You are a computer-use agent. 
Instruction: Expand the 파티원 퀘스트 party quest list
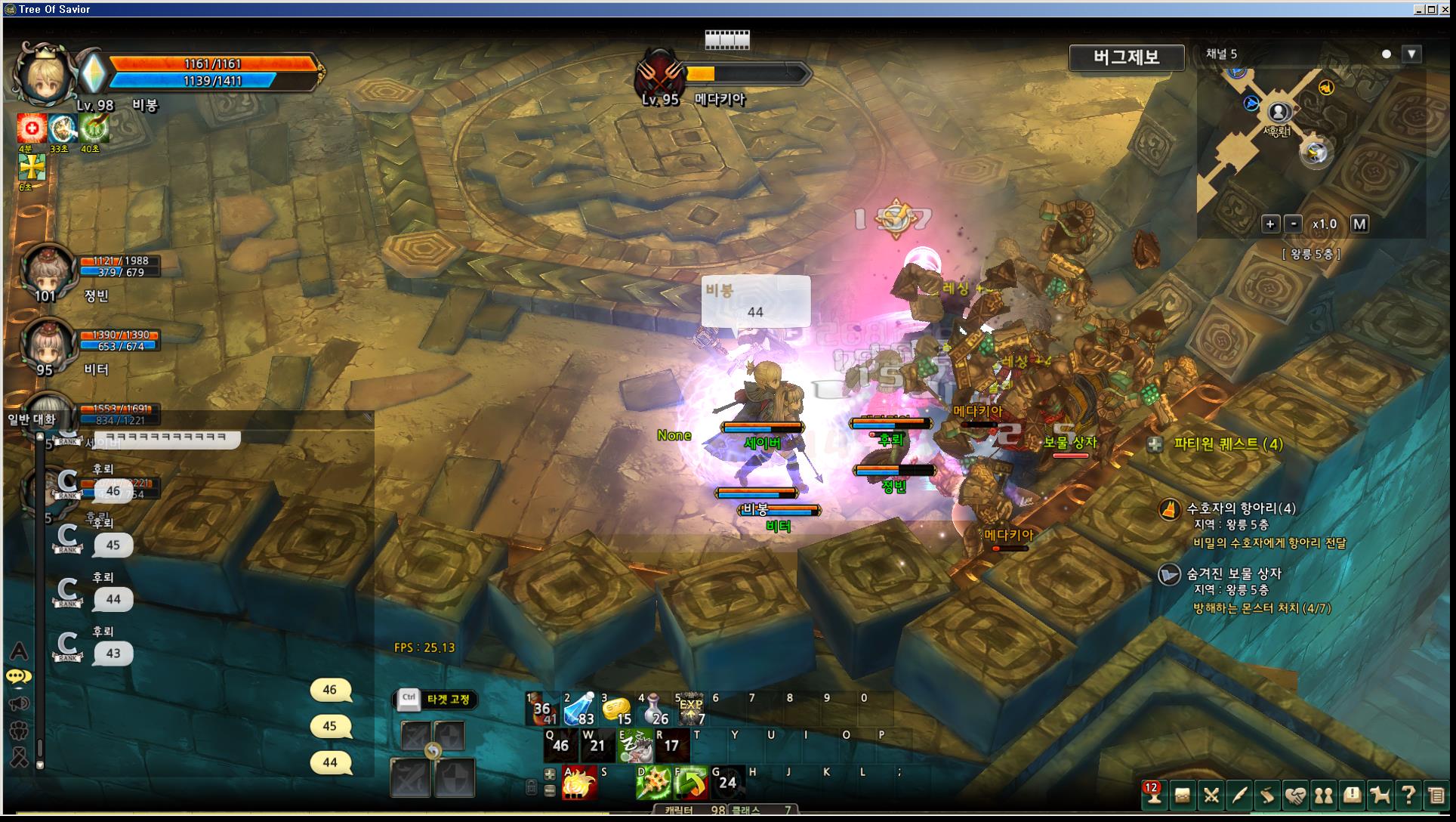coord(1155,444)
